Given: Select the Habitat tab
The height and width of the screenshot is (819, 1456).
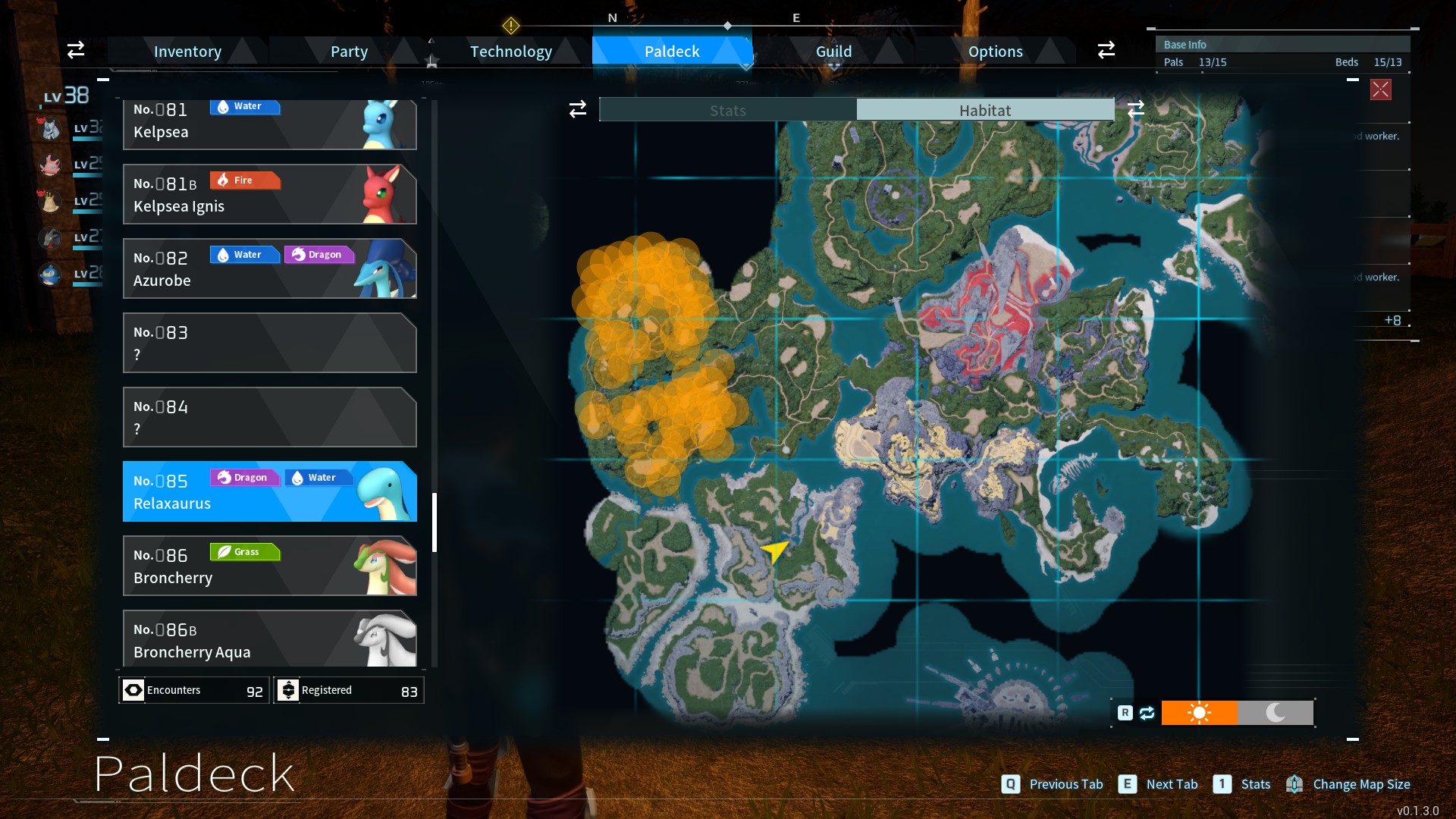Looking at the screenshot, I should (x=984, y=111).
